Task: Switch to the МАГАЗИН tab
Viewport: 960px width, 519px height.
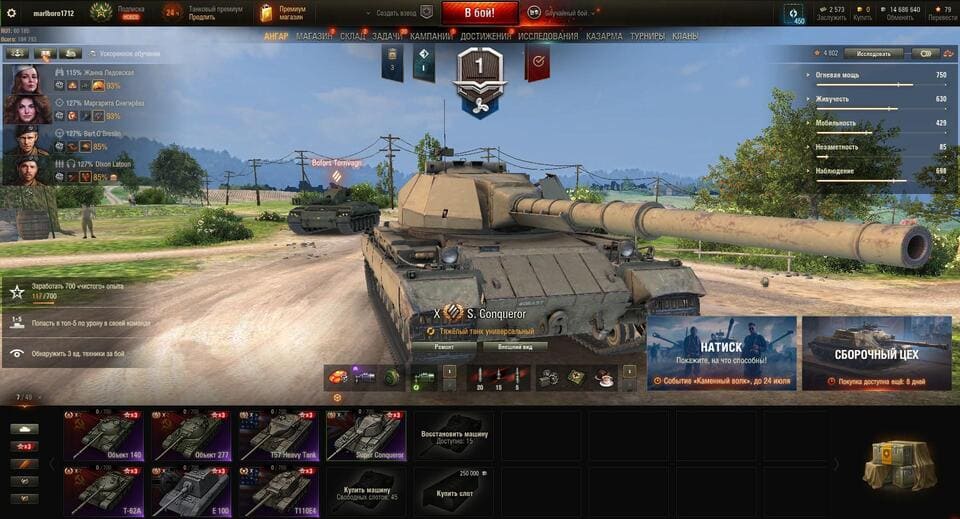Action: click(314, 36)
